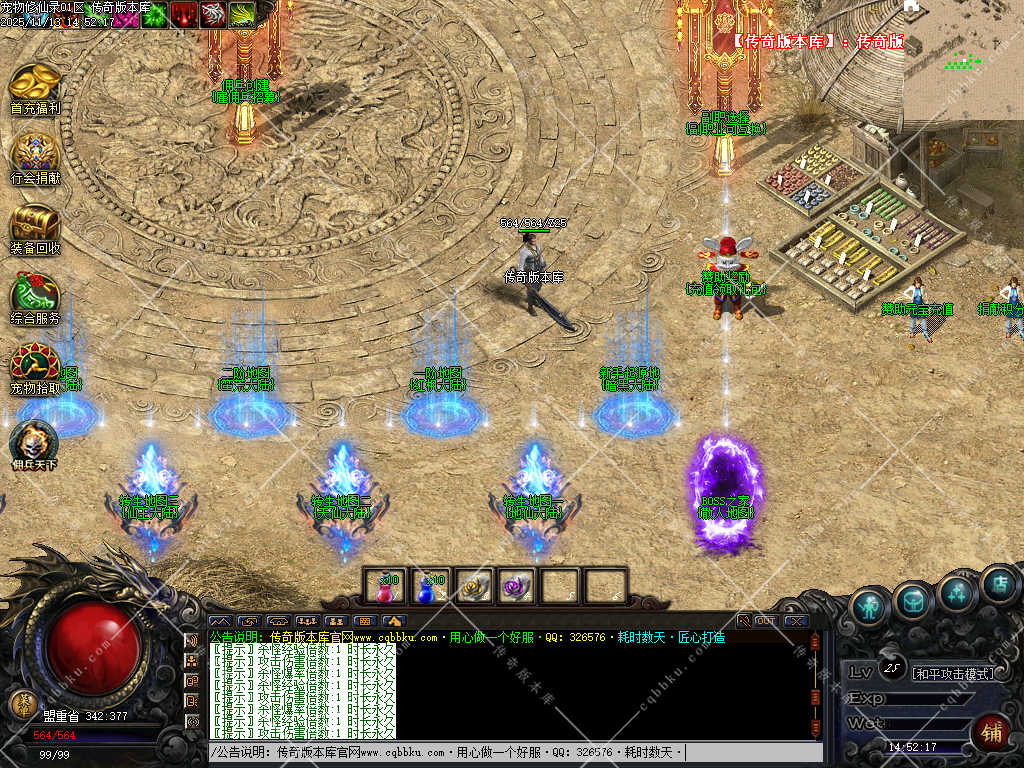Open the character figure round button
This screenshot has height=768, width=1024.
point(871,607)
